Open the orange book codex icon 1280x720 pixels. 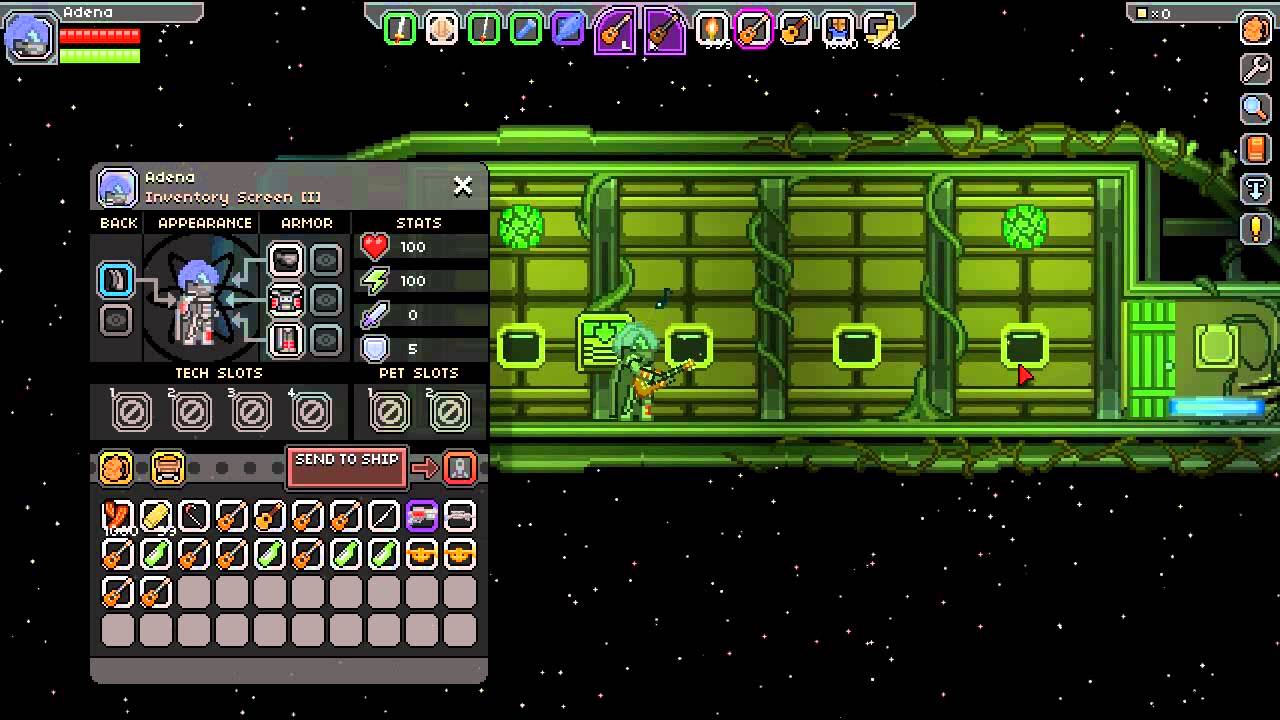[x=1255, y=149]
